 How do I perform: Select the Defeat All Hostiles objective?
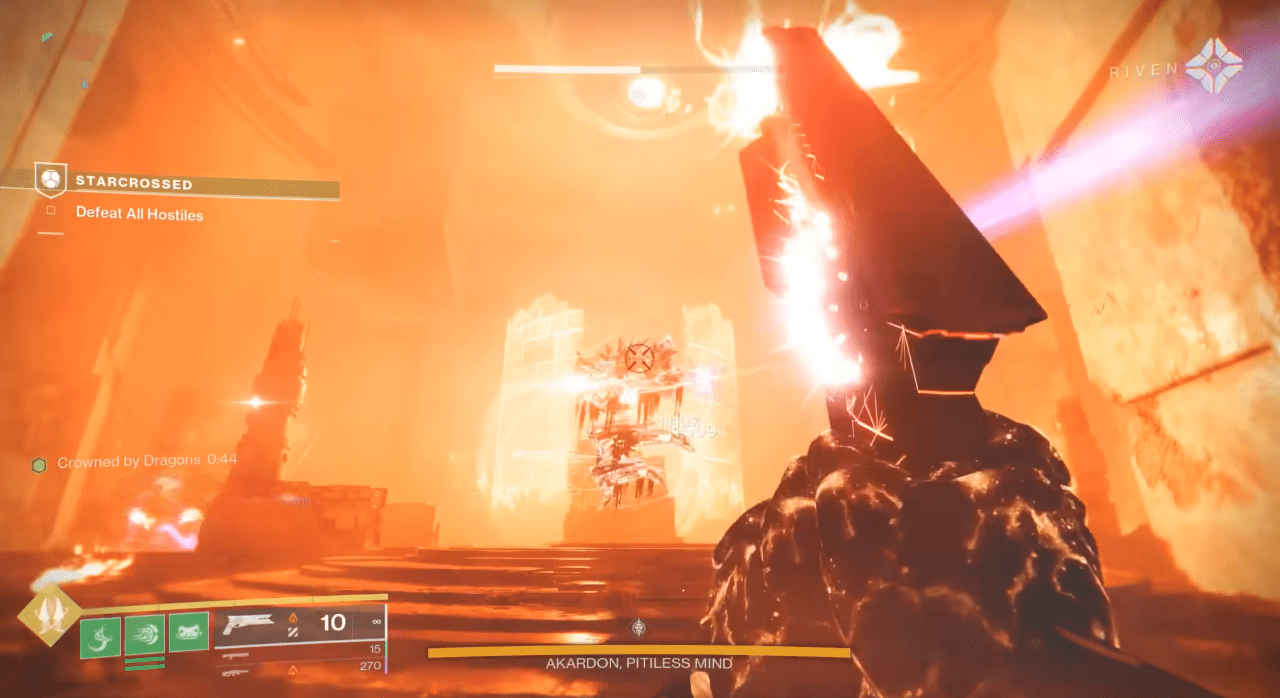point(139,213)
